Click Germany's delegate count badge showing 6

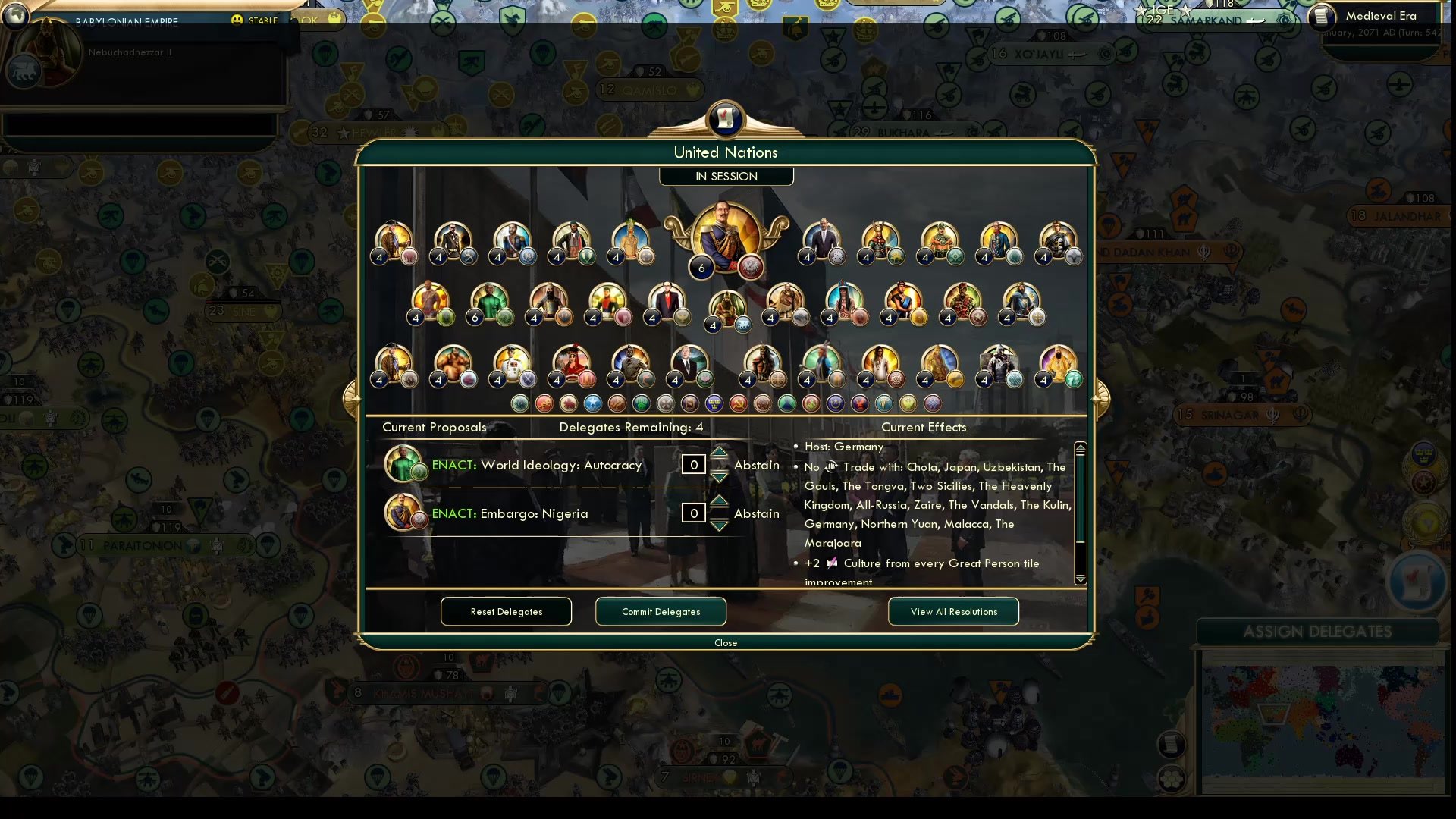click(x=701, y=268)
